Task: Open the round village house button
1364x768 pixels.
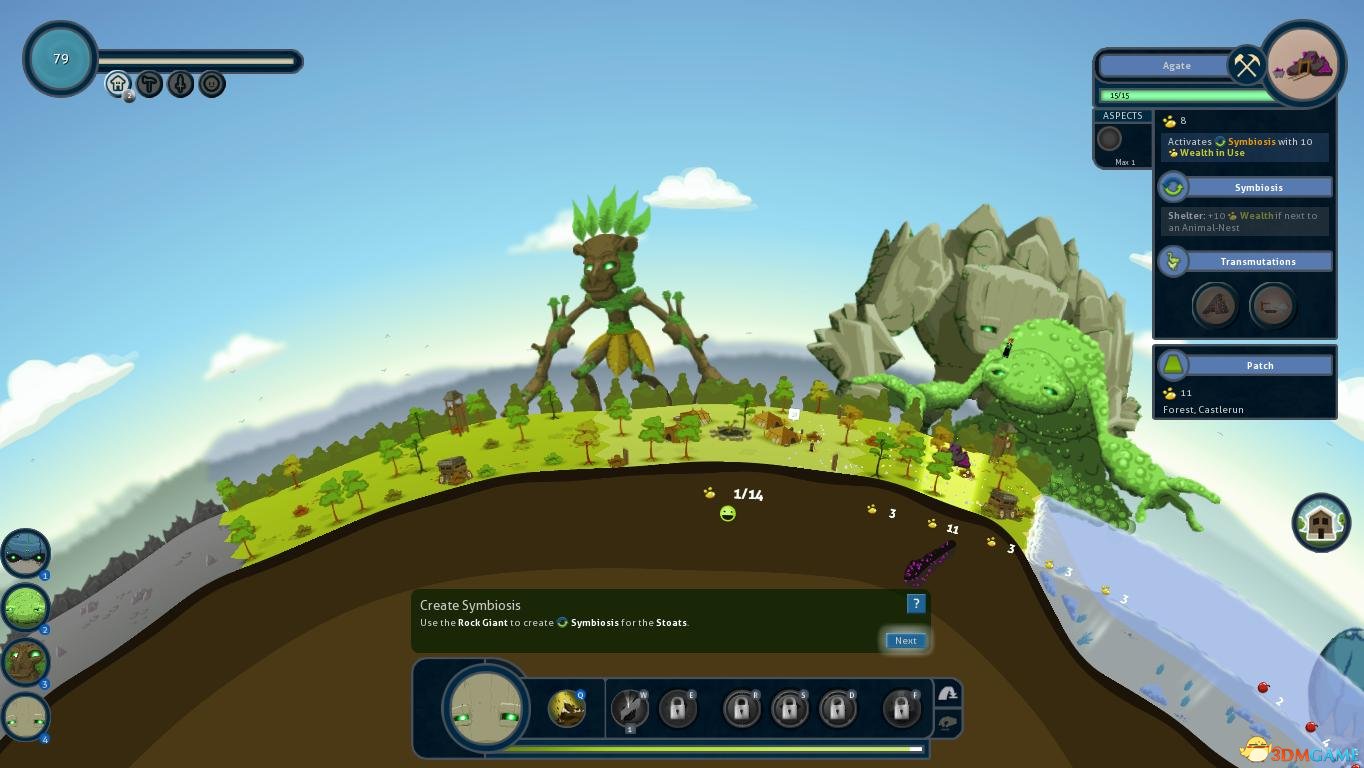Action: click(x=1321, y=522)
